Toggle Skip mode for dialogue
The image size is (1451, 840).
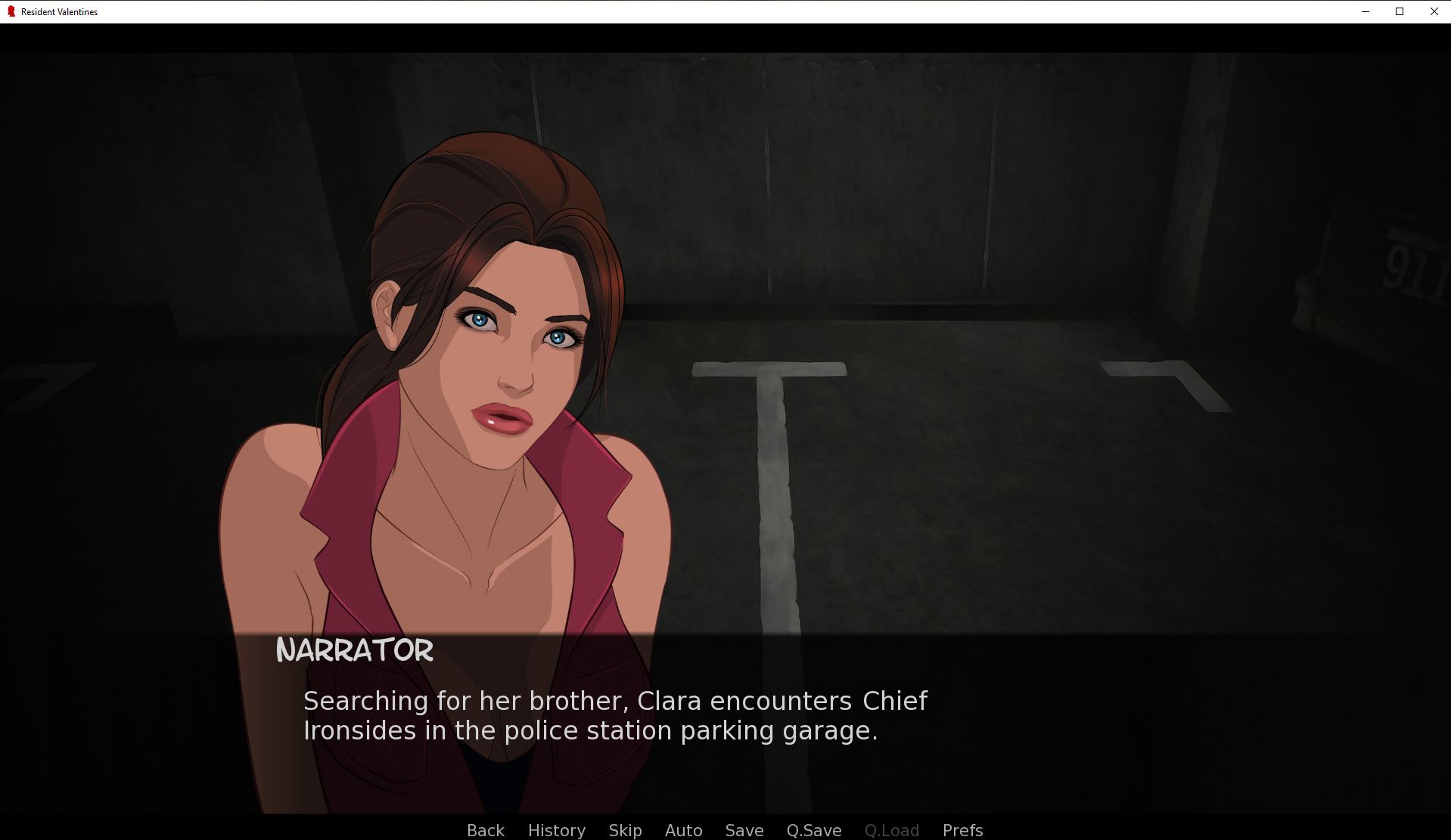[x=625, y=830]
